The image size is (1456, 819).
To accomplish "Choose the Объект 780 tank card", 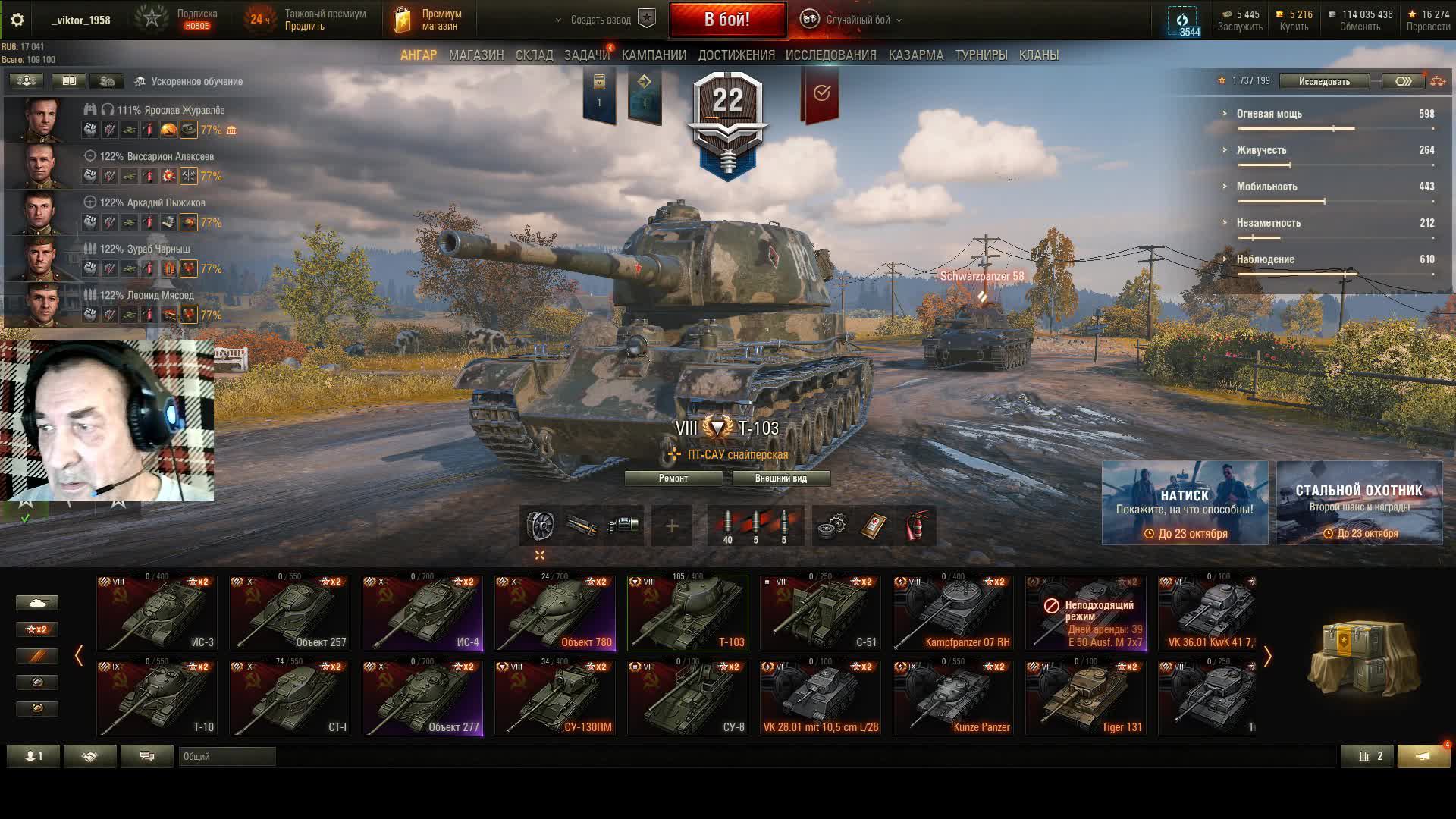I will point(555,613).
